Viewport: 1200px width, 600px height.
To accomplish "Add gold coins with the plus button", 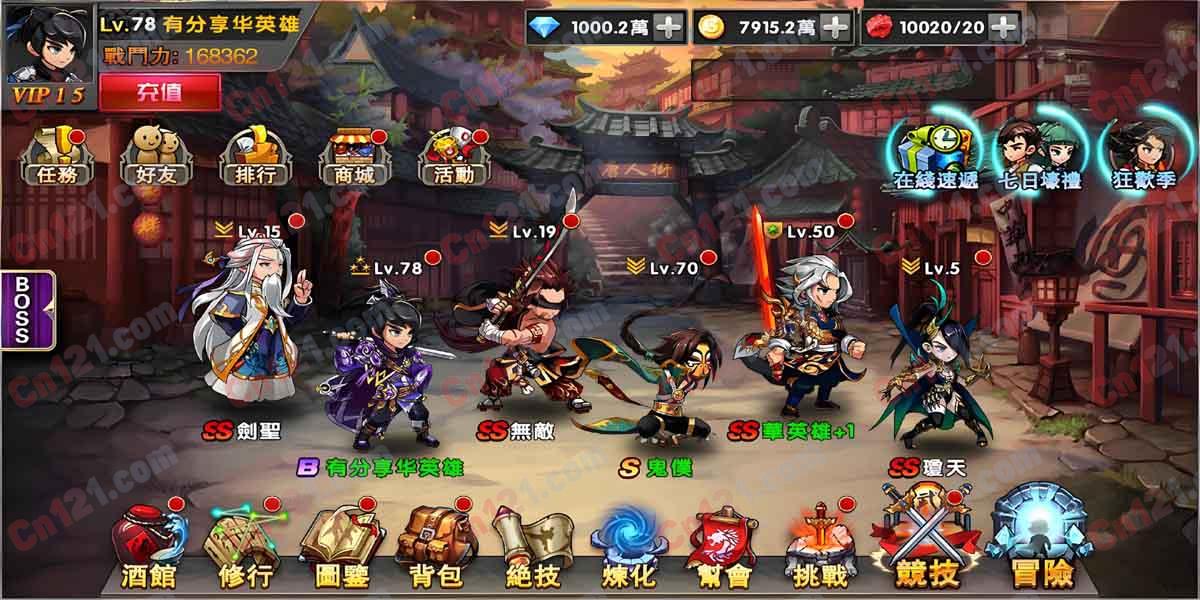I will tap(835, 27).
